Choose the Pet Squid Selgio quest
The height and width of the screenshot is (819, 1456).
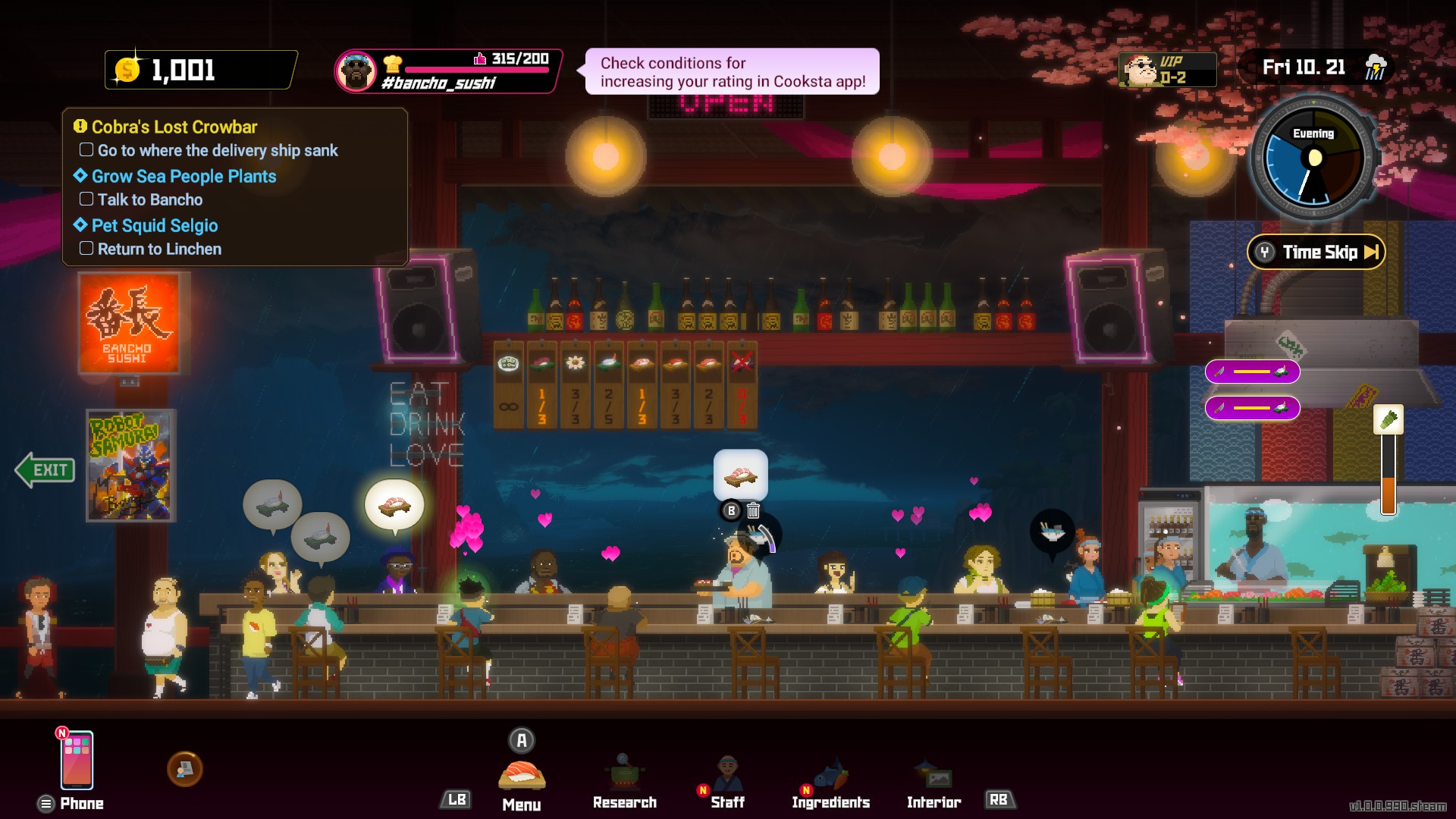(x=154, y=225)
